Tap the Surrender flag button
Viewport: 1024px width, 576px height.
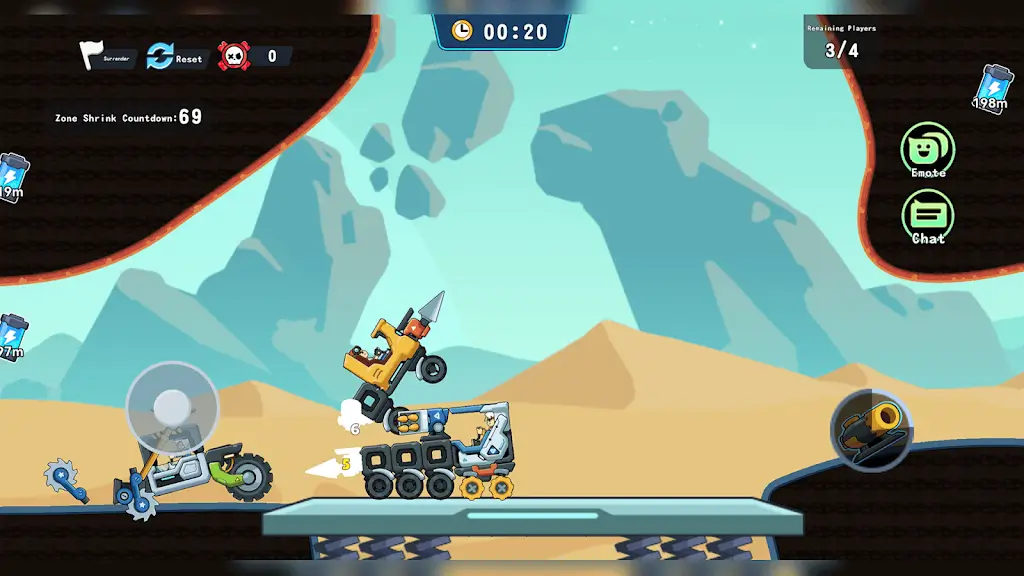(x=96, y=56)
